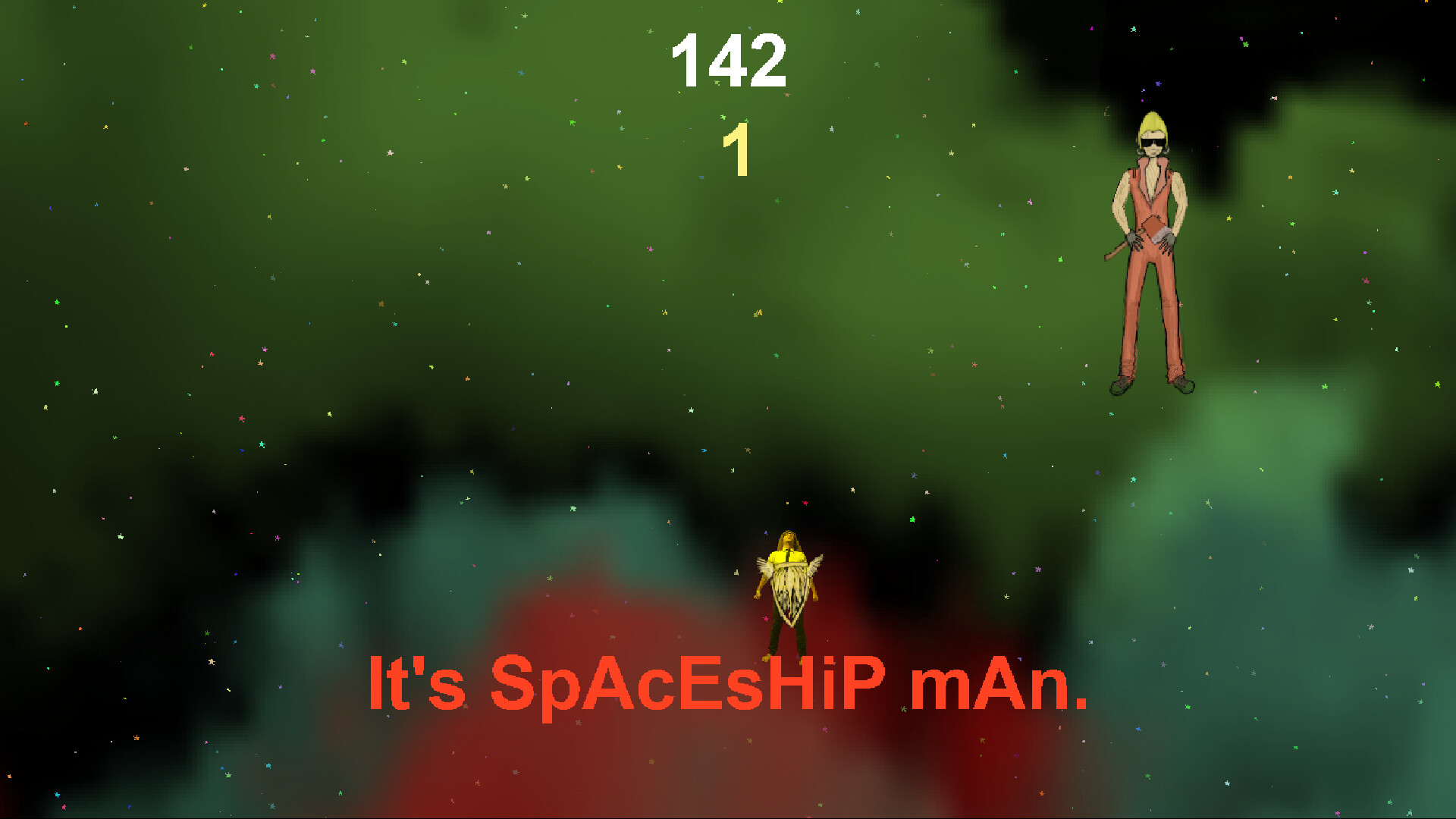The height and width of the screenshot is (819, 1456).
Task: Select the sunglasses on the jumpsuit character
Action: 1153,142
